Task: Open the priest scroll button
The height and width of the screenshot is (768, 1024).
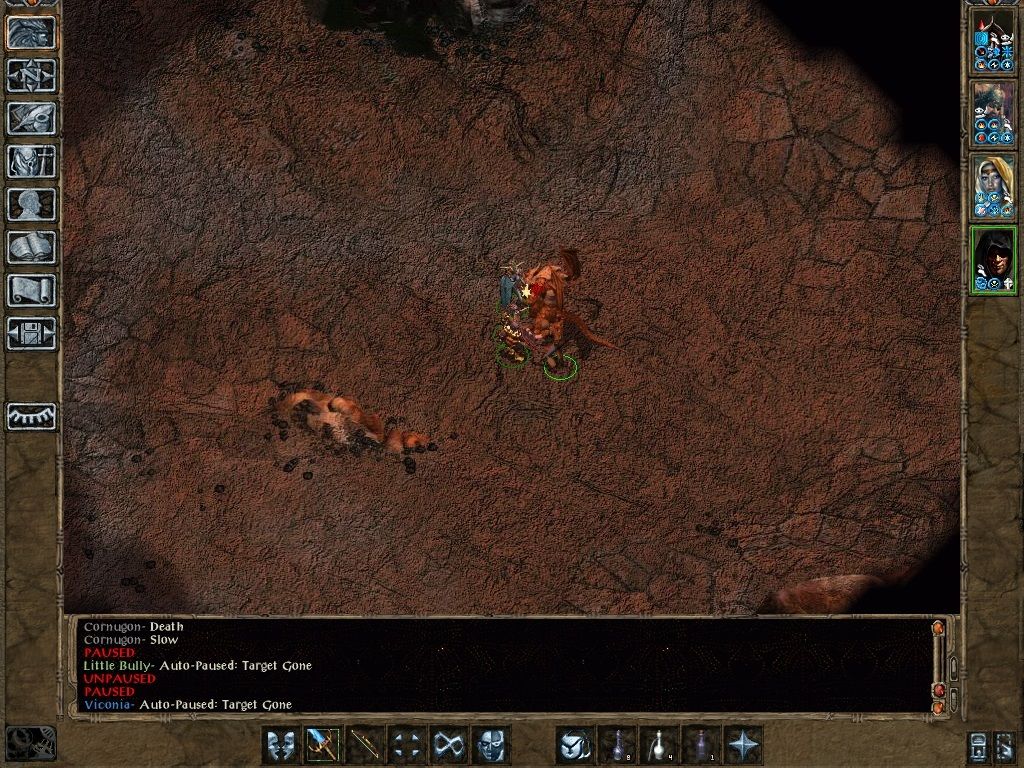Action: 31,290
